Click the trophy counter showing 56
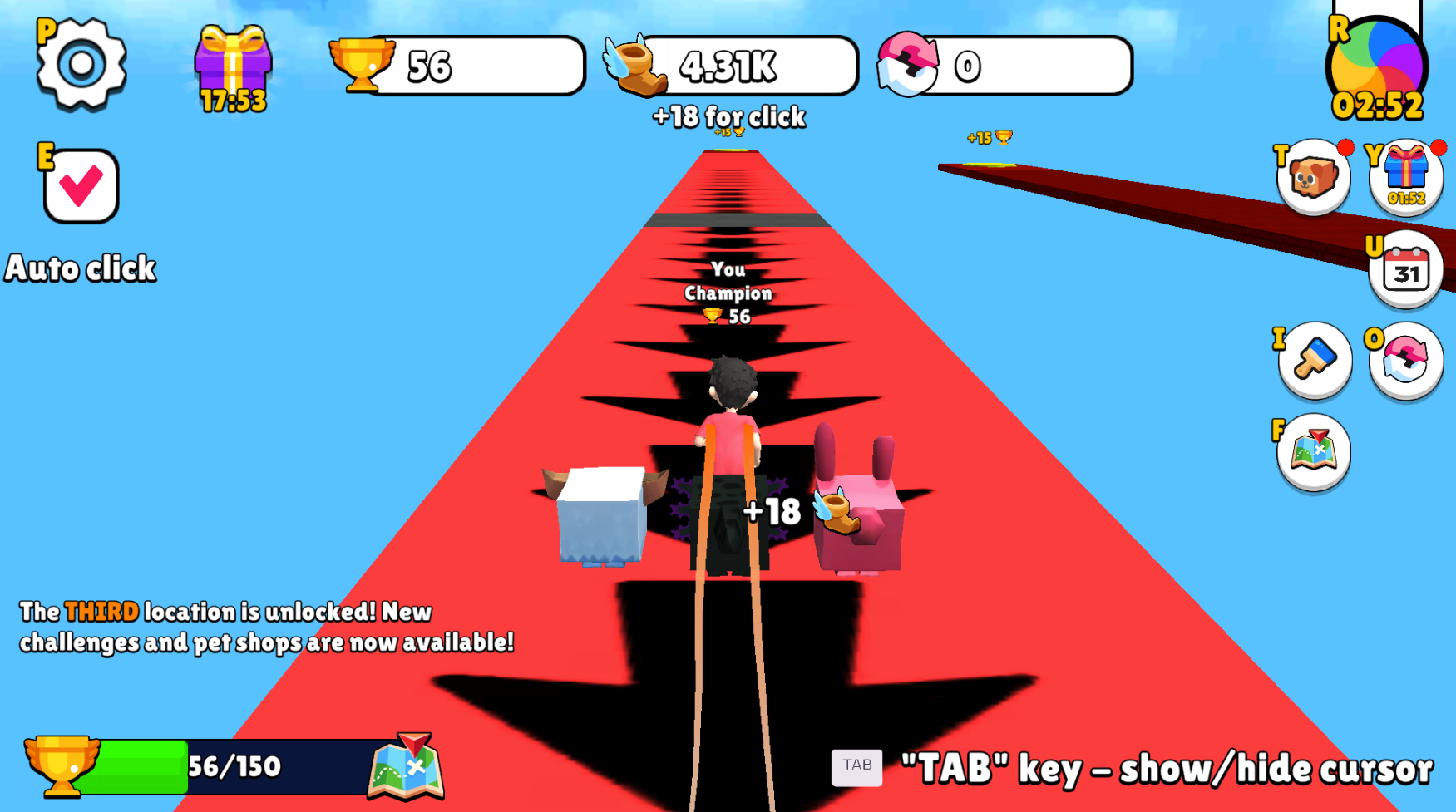Viewport: 1456px width, 812px height. pos(457,66)
